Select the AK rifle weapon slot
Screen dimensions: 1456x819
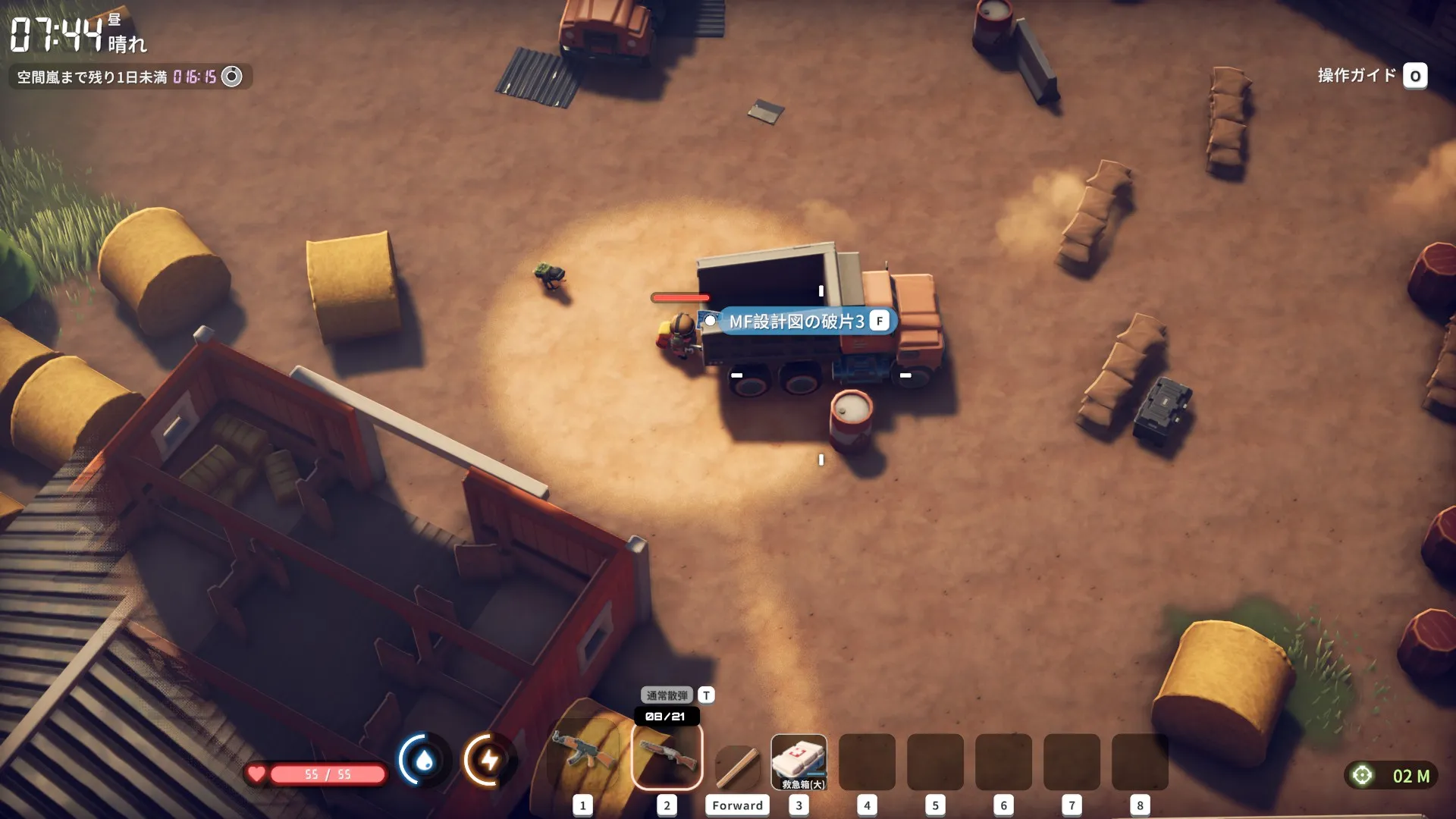click(582, 761)
